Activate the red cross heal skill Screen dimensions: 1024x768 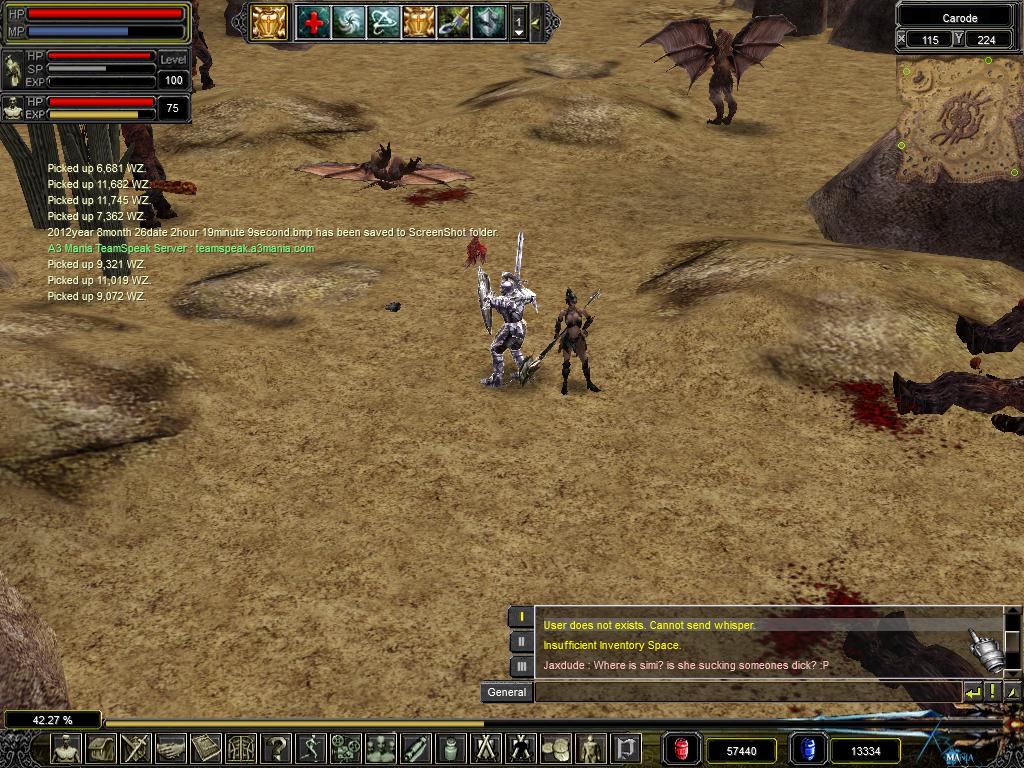click(313, 22)
